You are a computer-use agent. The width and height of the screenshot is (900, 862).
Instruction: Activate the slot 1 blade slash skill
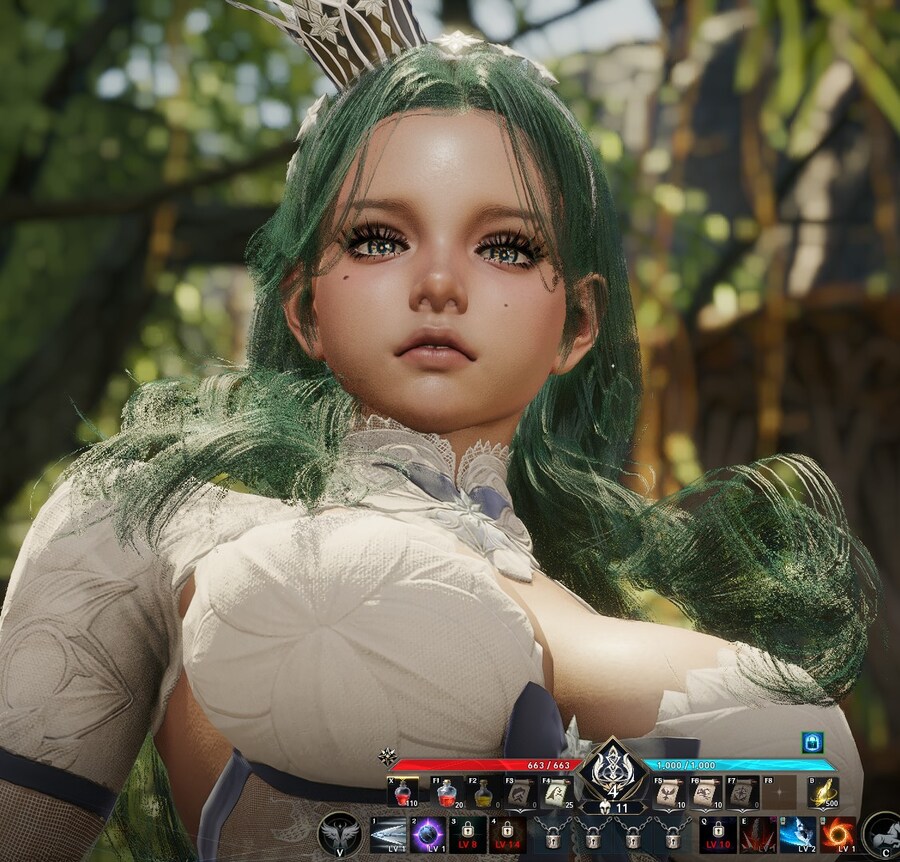387,835
